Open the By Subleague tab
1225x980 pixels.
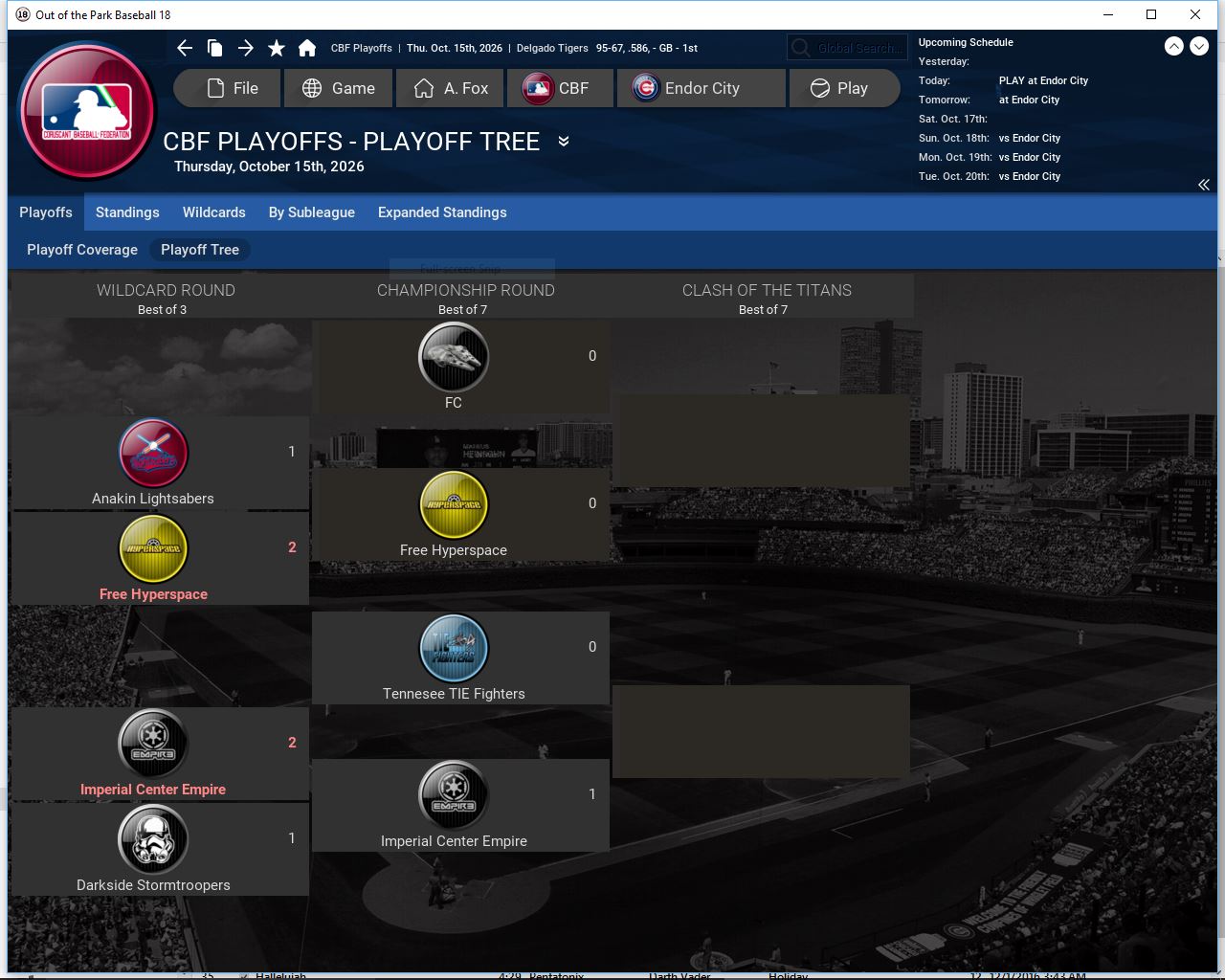point(312,212)
